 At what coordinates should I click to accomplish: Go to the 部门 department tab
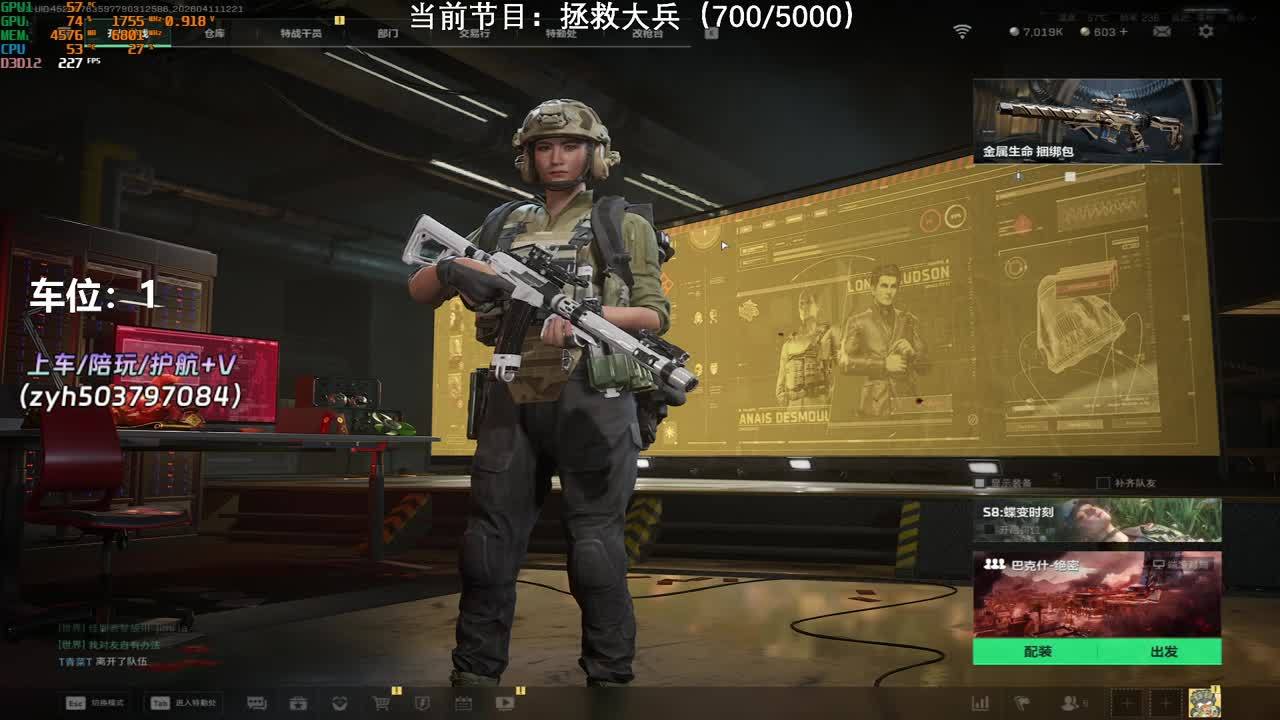tap(388, 33)
